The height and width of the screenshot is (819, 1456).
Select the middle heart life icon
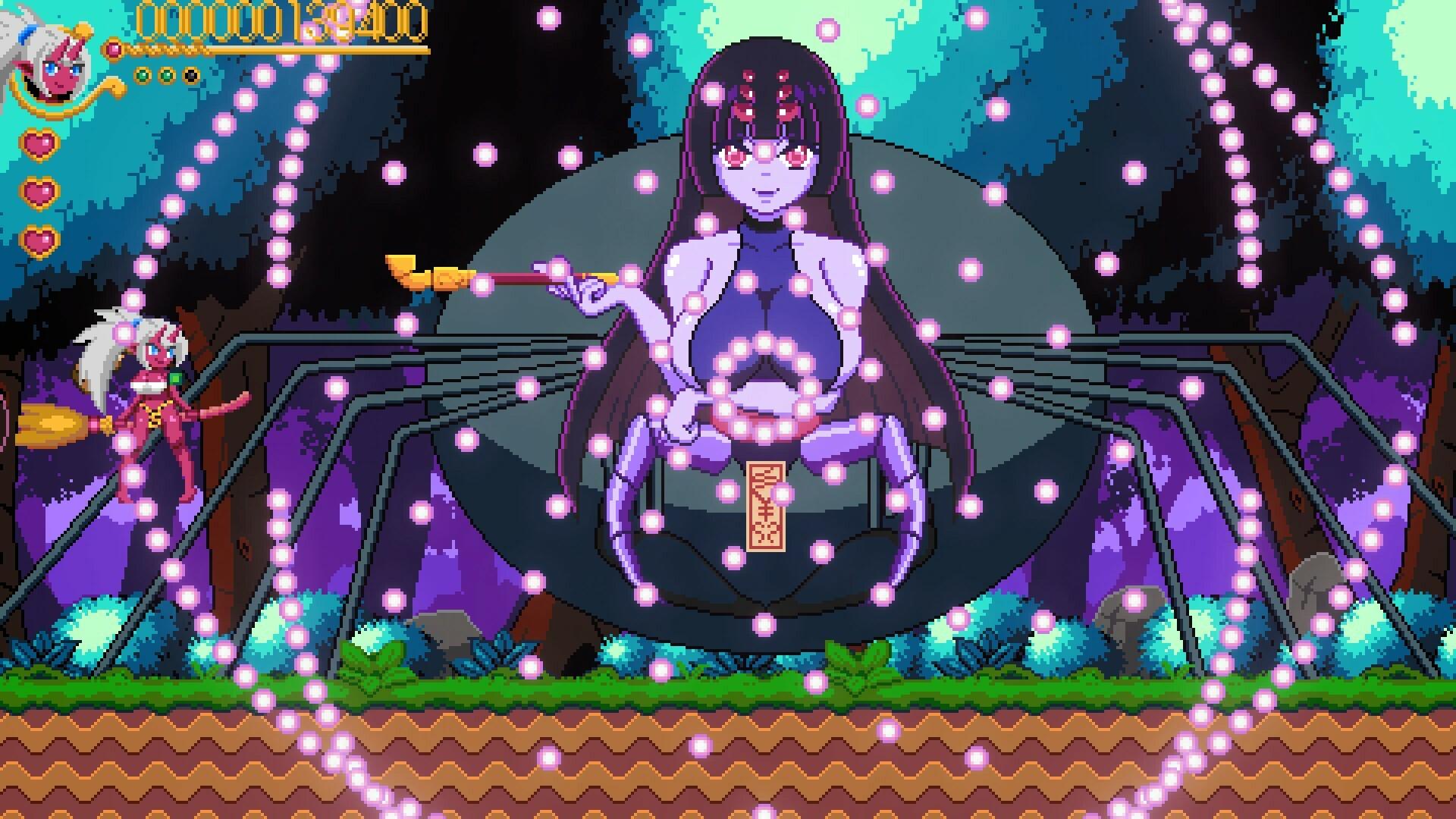click(x=39, y=192)
